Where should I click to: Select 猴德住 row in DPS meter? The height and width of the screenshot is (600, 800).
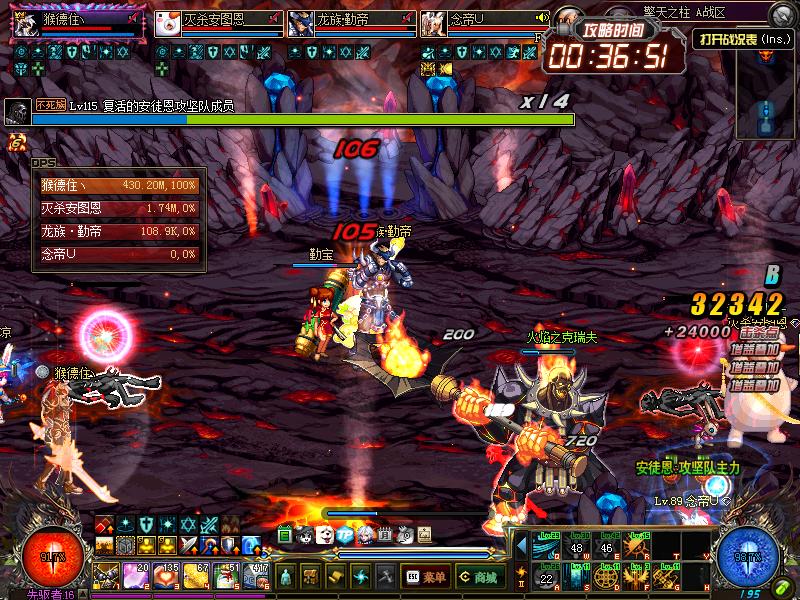[x=120, y=185]
